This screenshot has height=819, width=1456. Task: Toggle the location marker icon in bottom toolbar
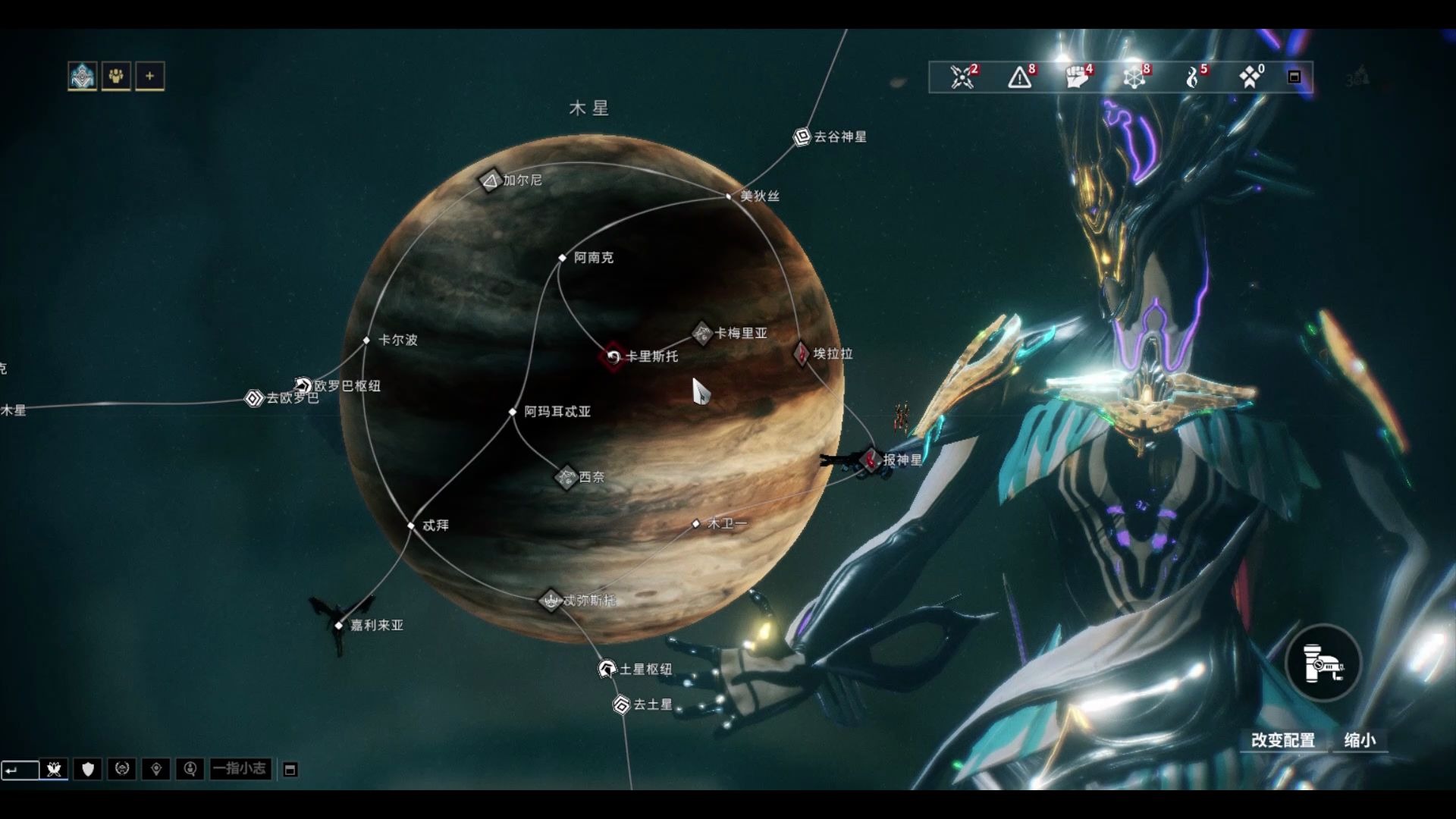point(157,770)
